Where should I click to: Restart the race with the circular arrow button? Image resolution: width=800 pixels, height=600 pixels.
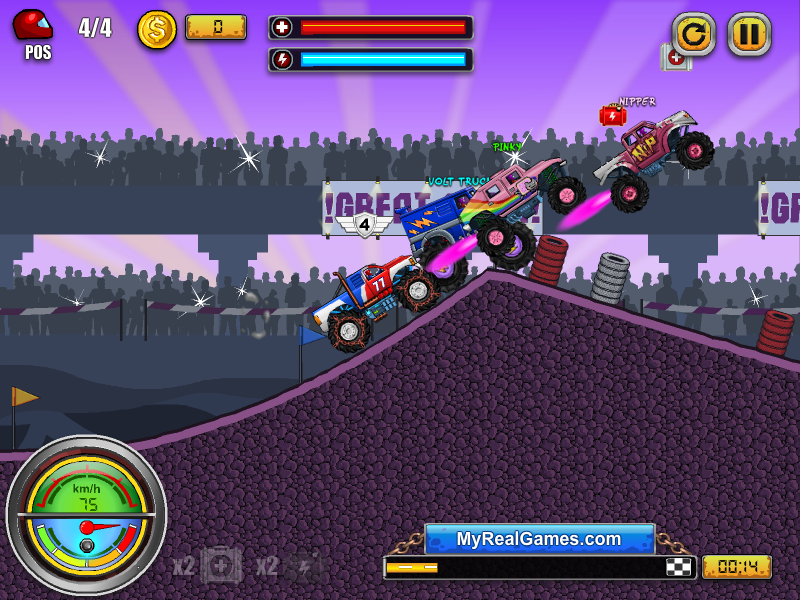pyautogui.click(x=693, y=34)
